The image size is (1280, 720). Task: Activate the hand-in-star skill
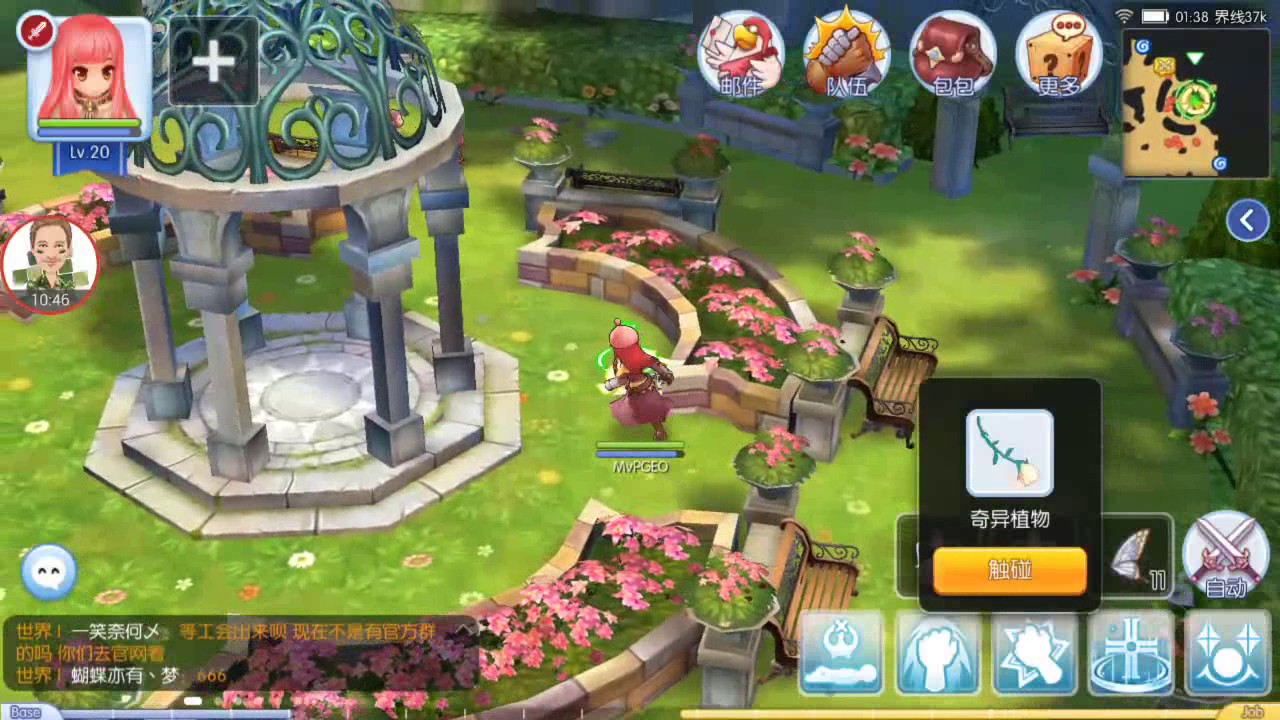click(1034, 653)
